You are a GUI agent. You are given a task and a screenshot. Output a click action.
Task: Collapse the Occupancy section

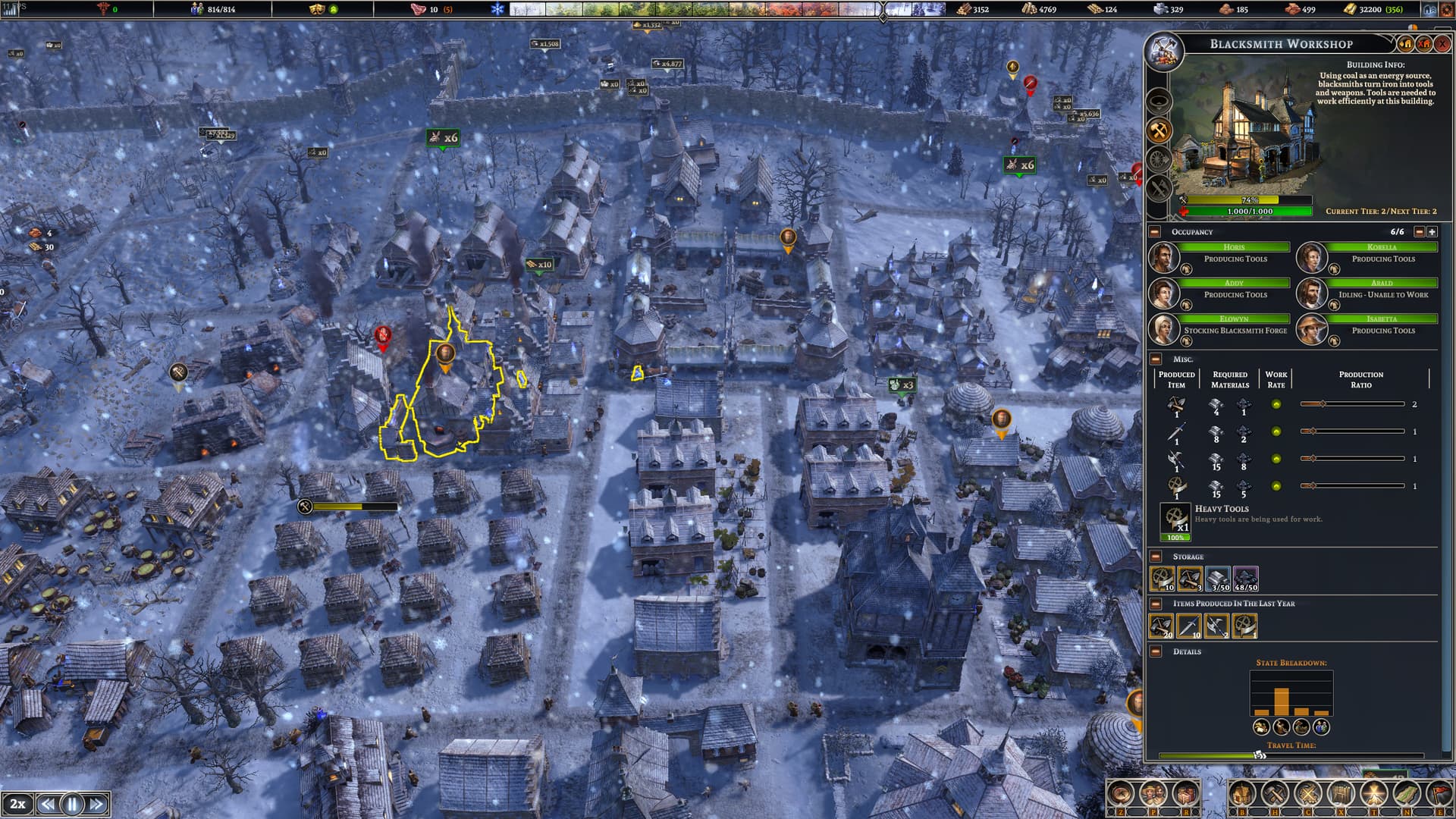[1155, 232]
